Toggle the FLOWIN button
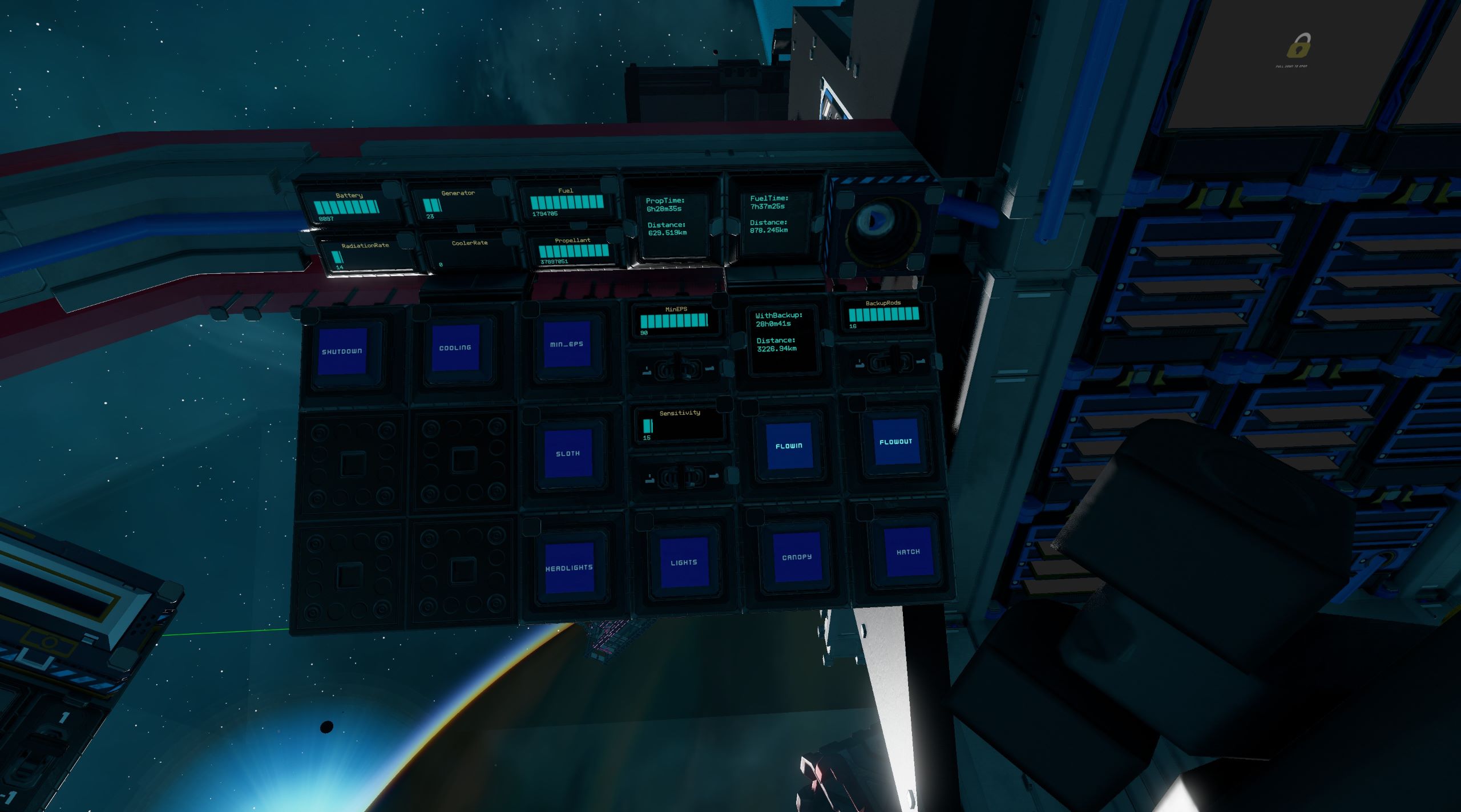Screen dimensions: 1461x812 click(x=789, y=446)
